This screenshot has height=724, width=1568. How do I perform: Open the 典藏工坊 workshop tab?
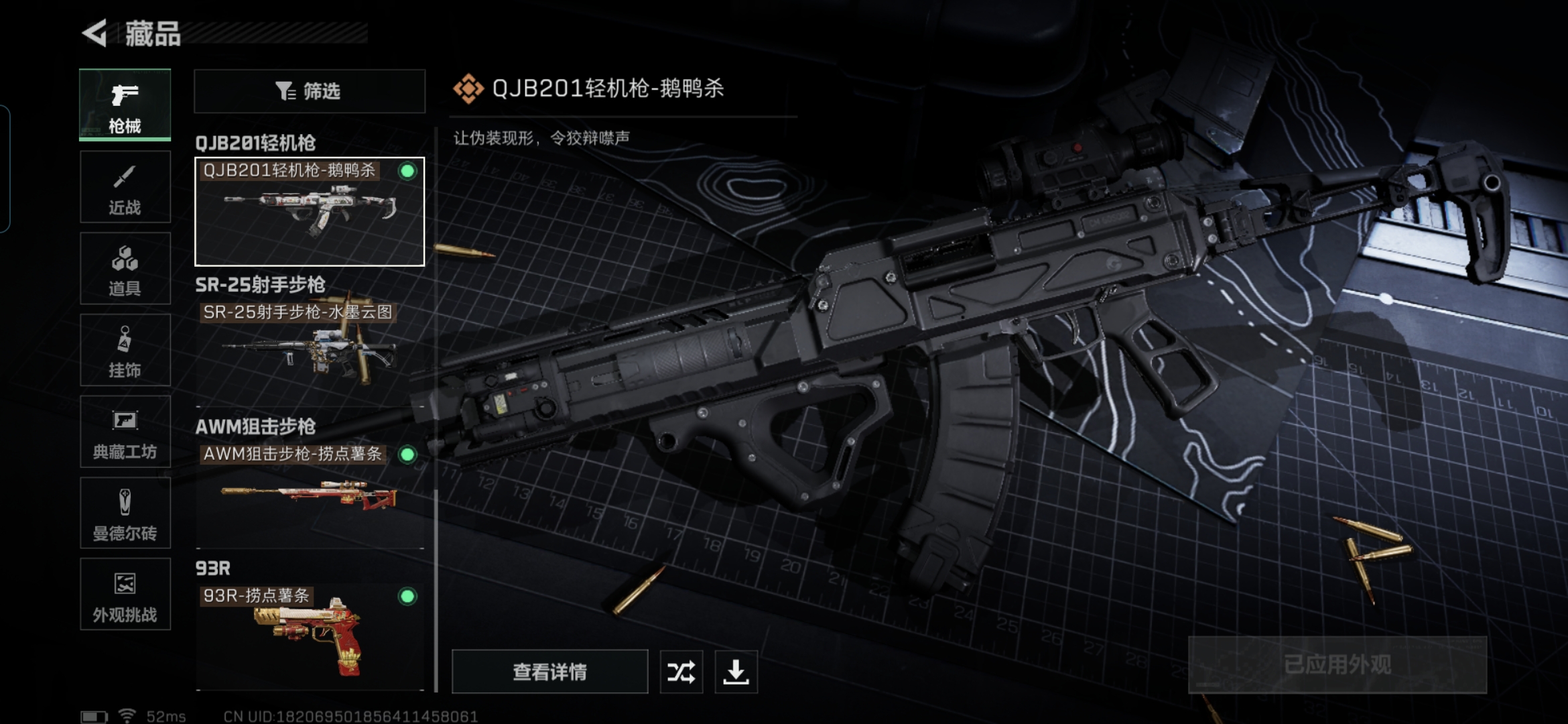125,432
